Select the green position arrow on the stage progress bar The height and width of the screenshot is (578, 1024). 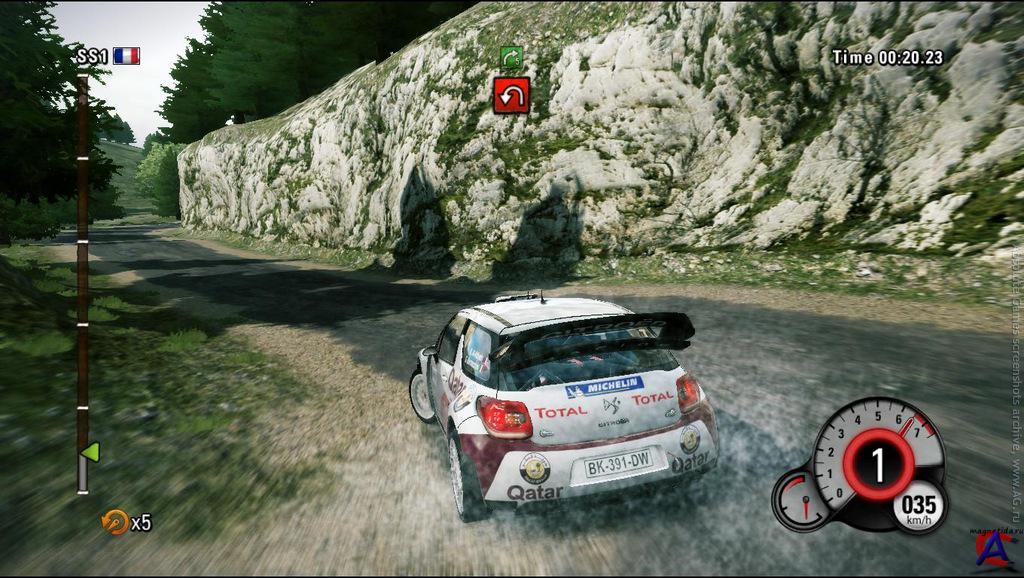click(x=90, y=452)
